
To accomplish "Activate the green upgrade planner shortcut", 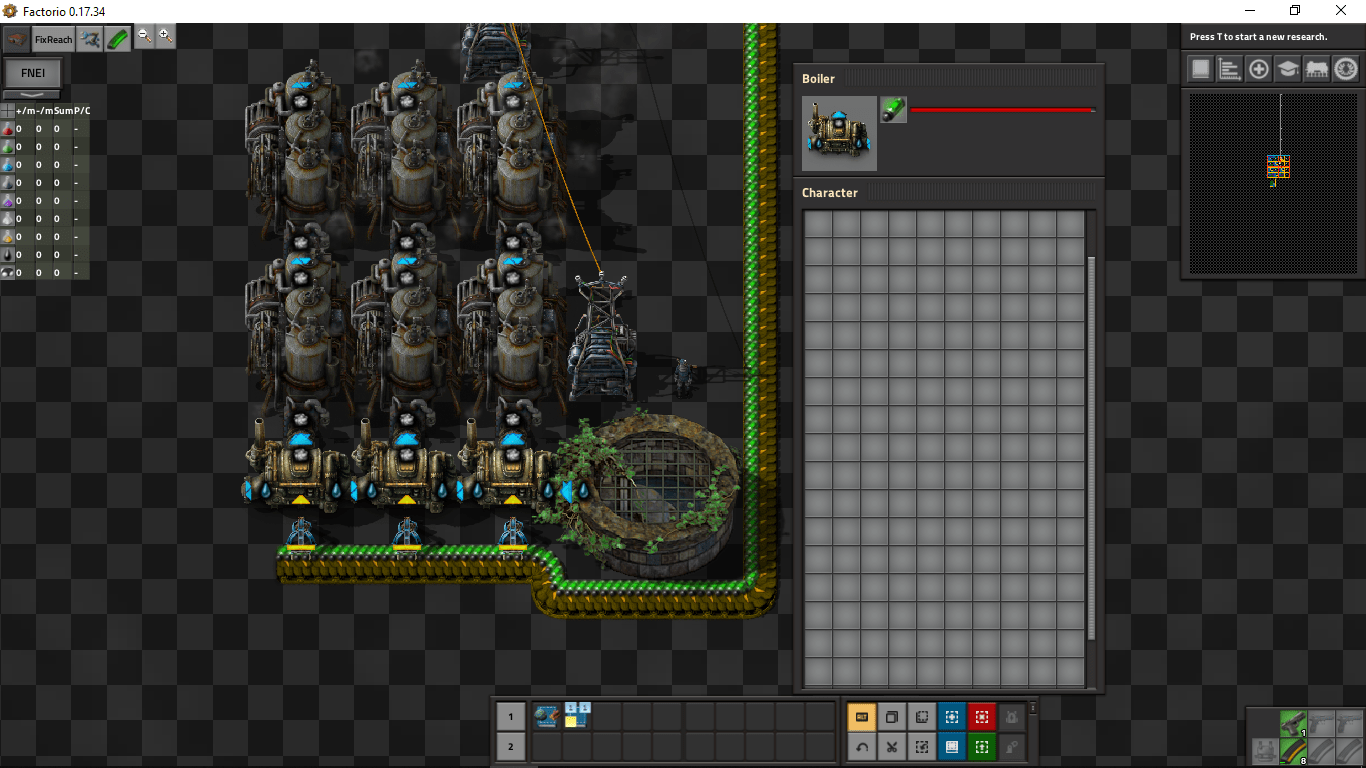I will click(x=981, y=747).
